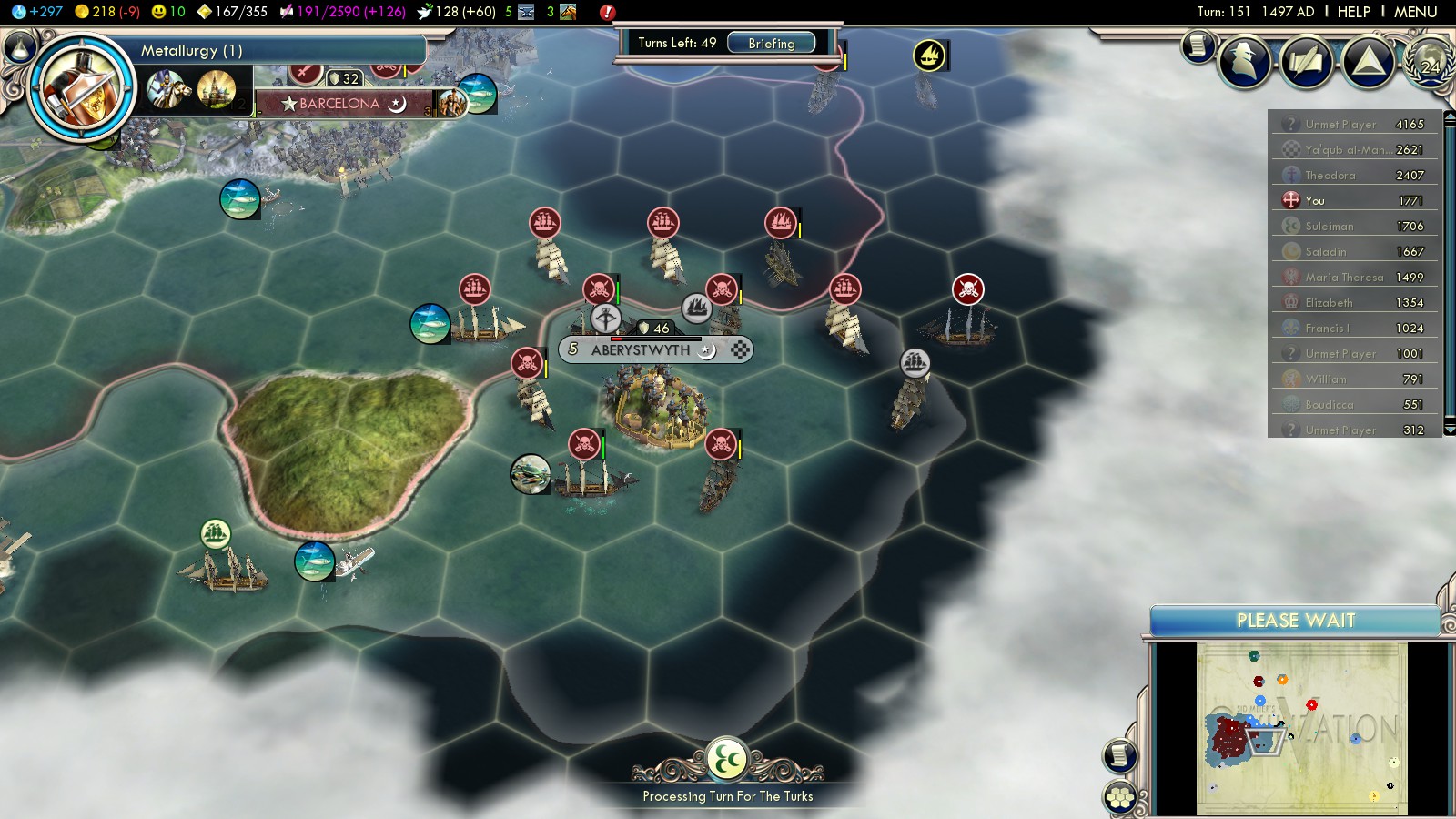The height and width of the screenshot is (819, 1456).
Task: Open the MENU at top right
Action: pos(1415,12)
